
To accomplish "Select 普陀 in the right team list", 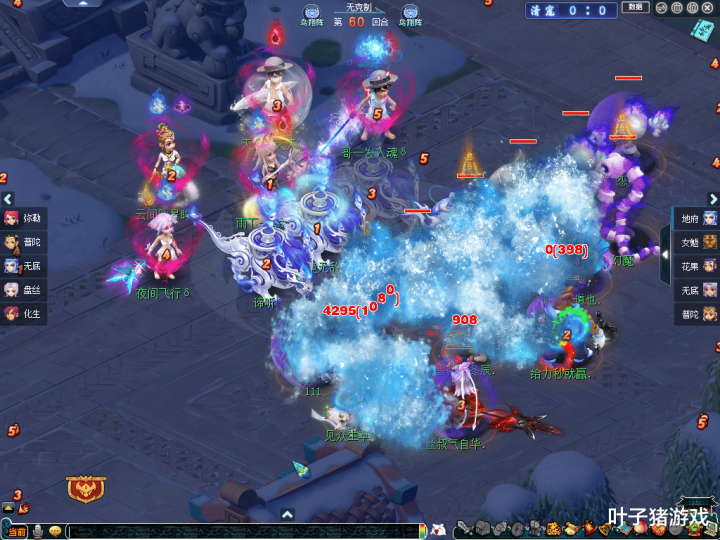I will click(x=697, y=314).
